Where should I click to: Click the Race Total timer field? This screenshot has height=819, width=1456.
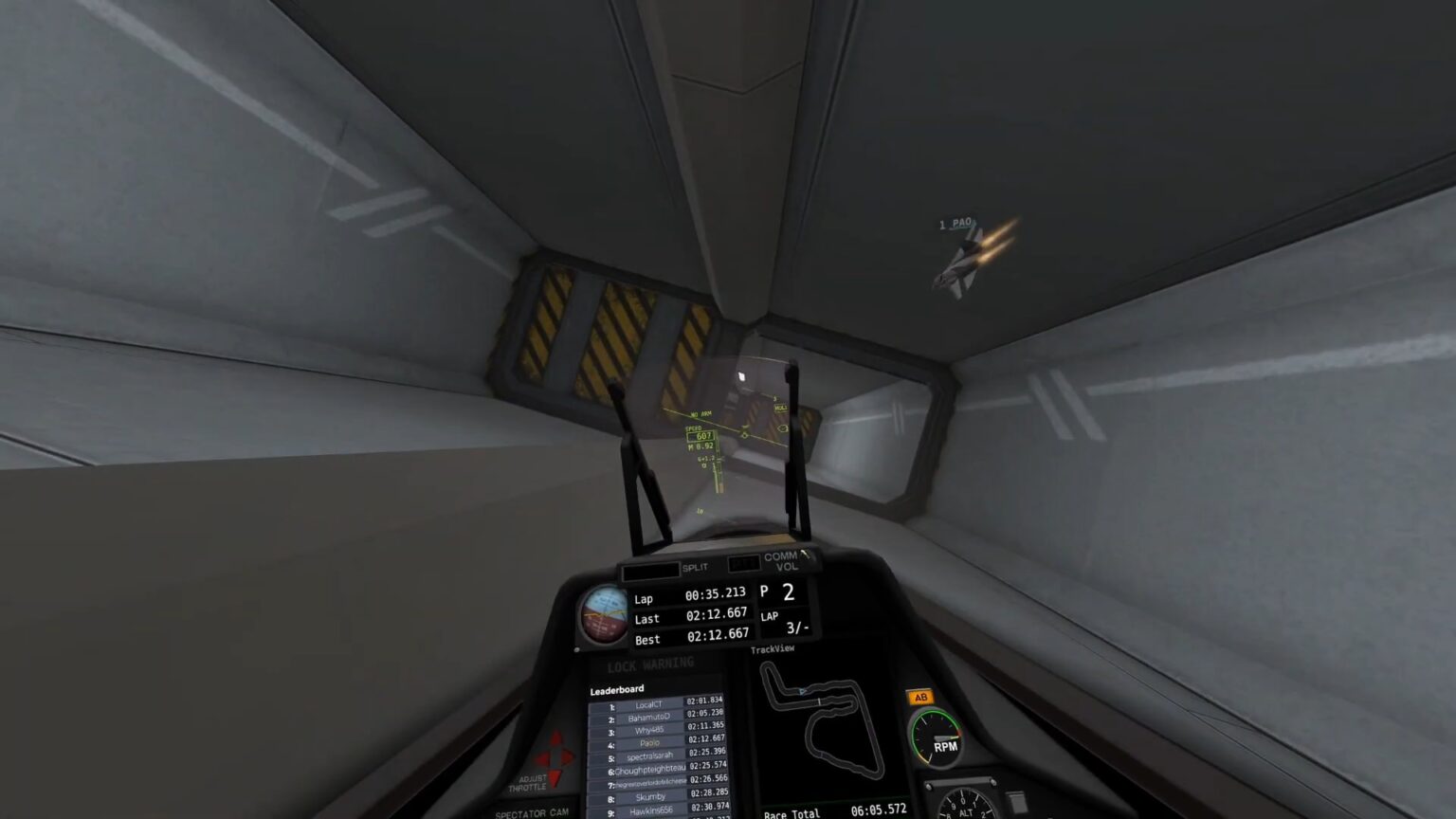click(832, 812)
